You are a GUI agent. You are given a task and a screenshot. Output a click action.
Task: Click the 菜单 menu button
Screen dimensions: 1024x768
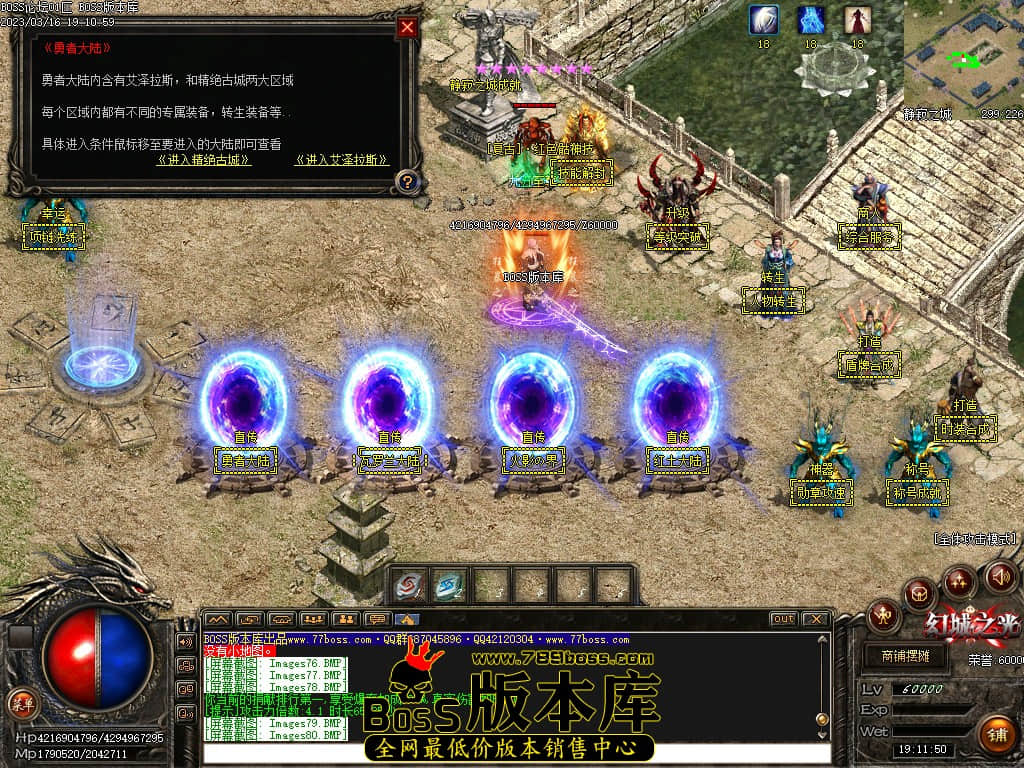point(21,703)
